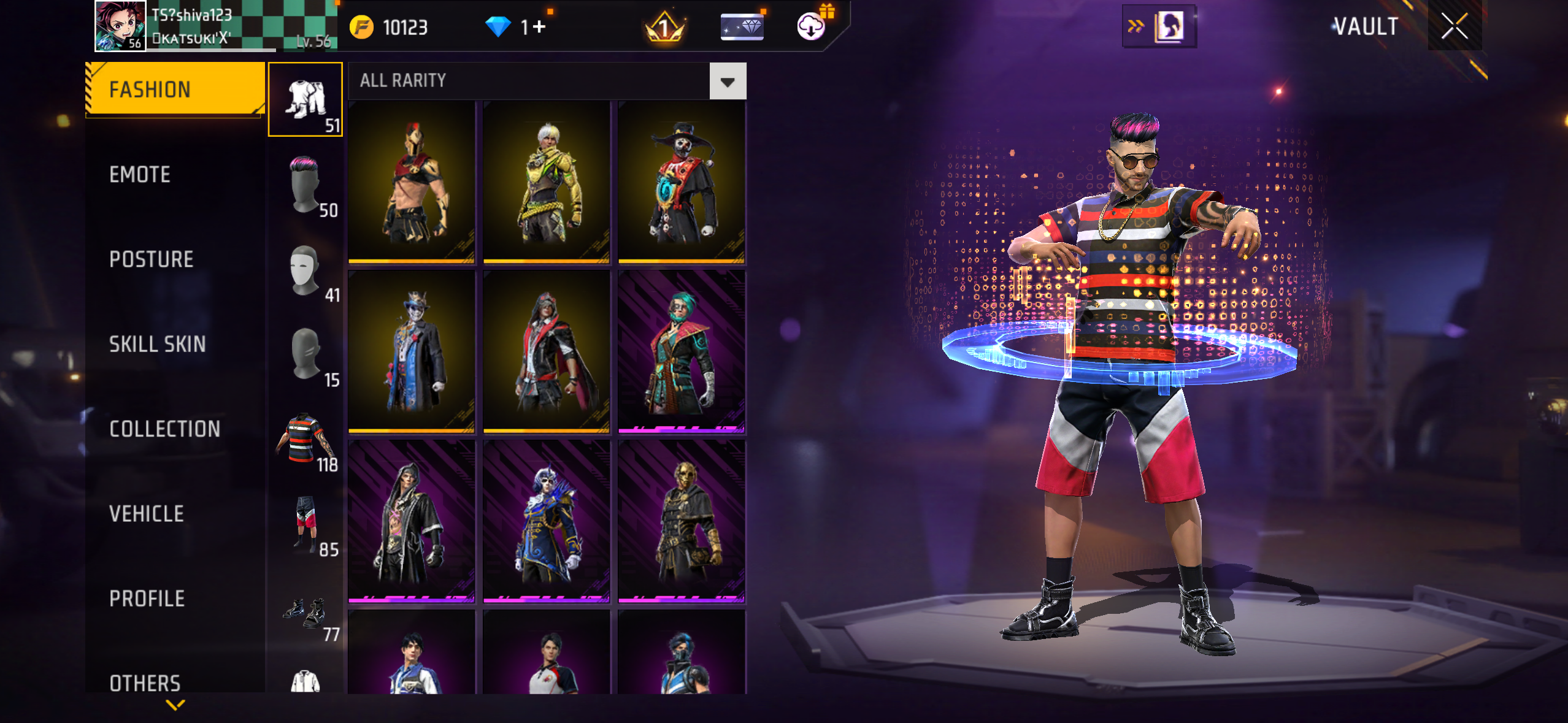
Task: Select the golden mask black coat outfit
Action: (682, 521)
